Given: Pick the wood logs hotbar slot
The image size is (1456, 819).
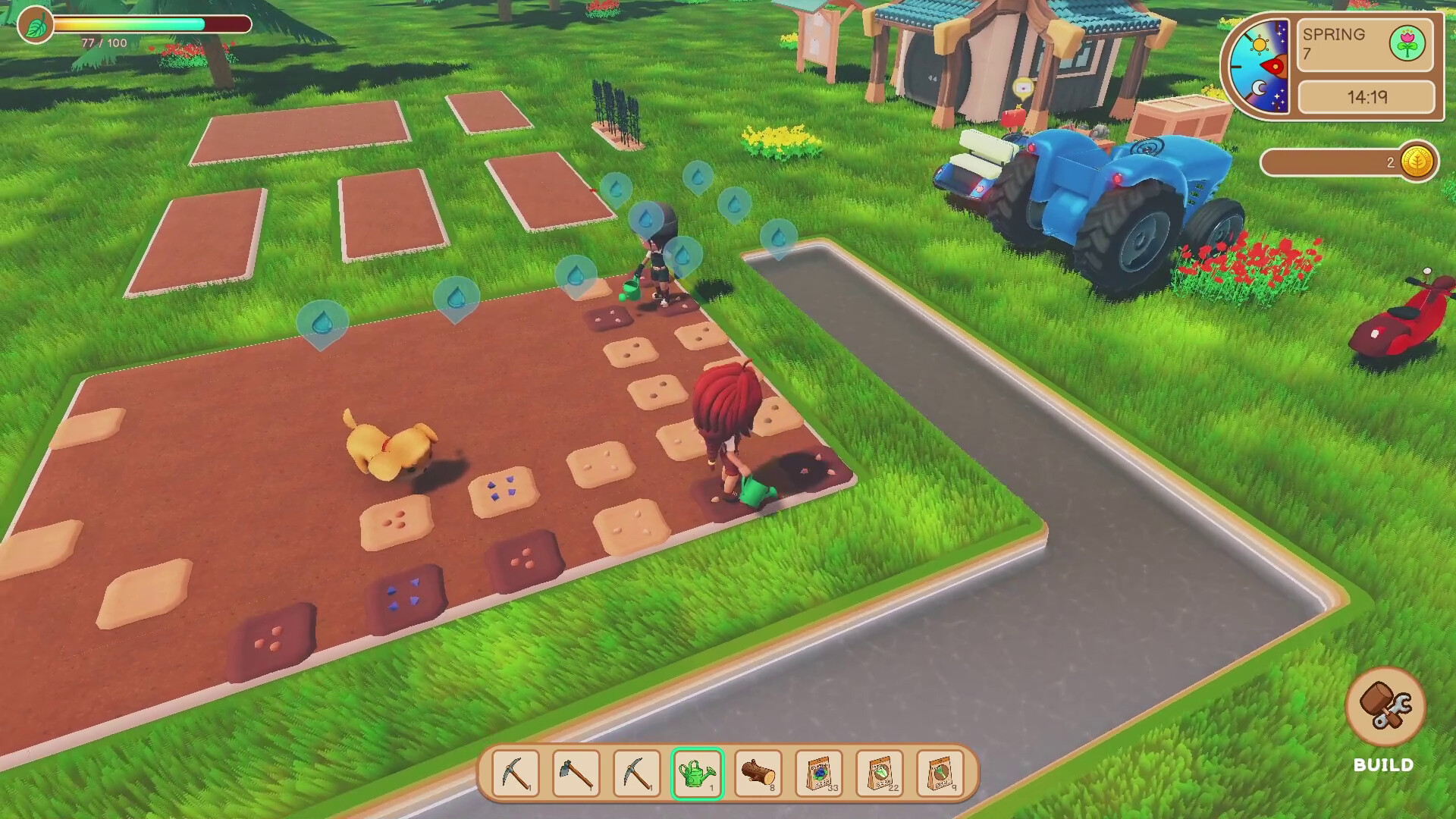Looking at the screenshot, I should 758,770.
